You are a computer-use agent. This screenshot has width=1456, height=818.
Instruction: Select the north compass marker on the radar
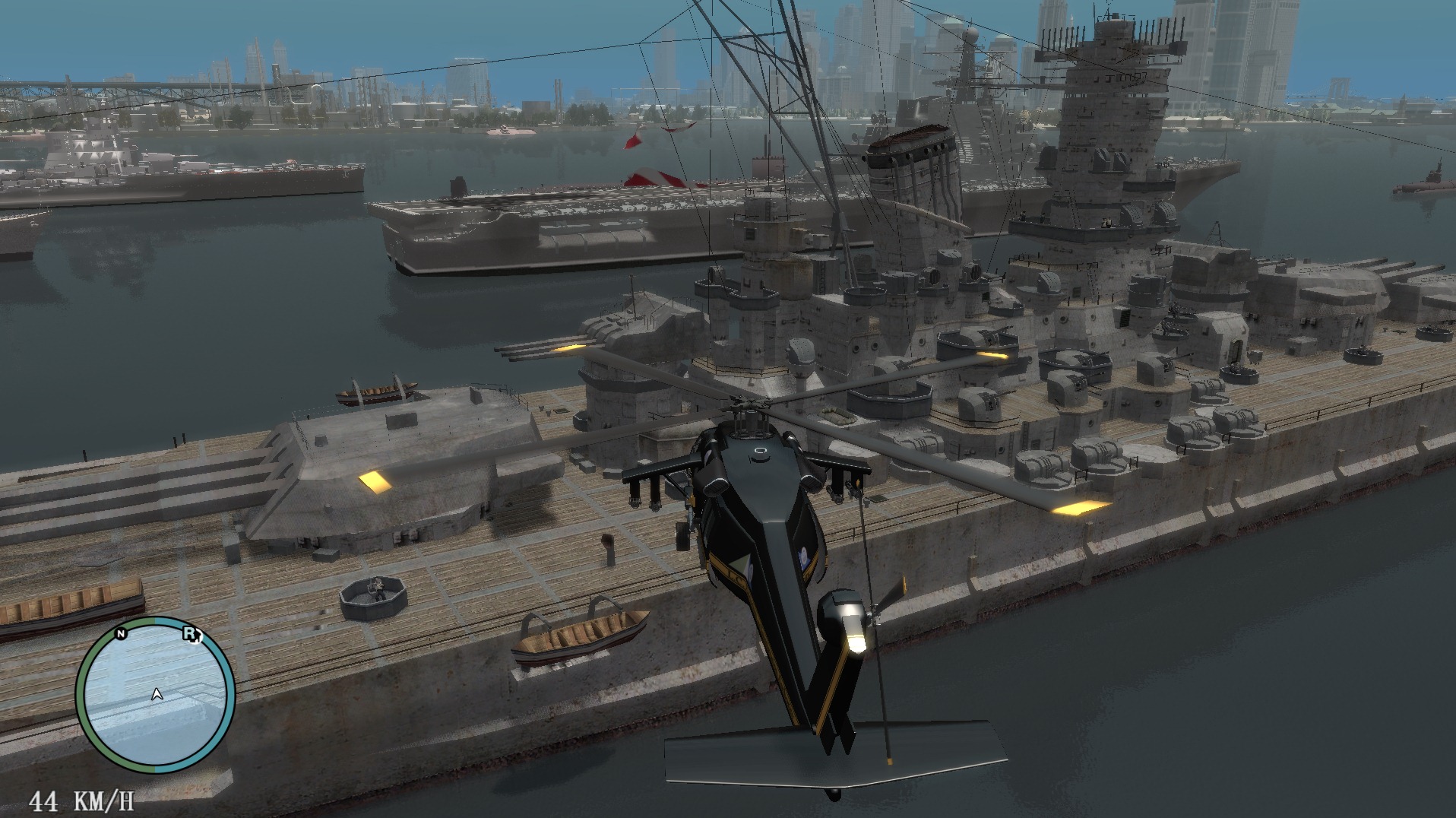coord(121,634)
